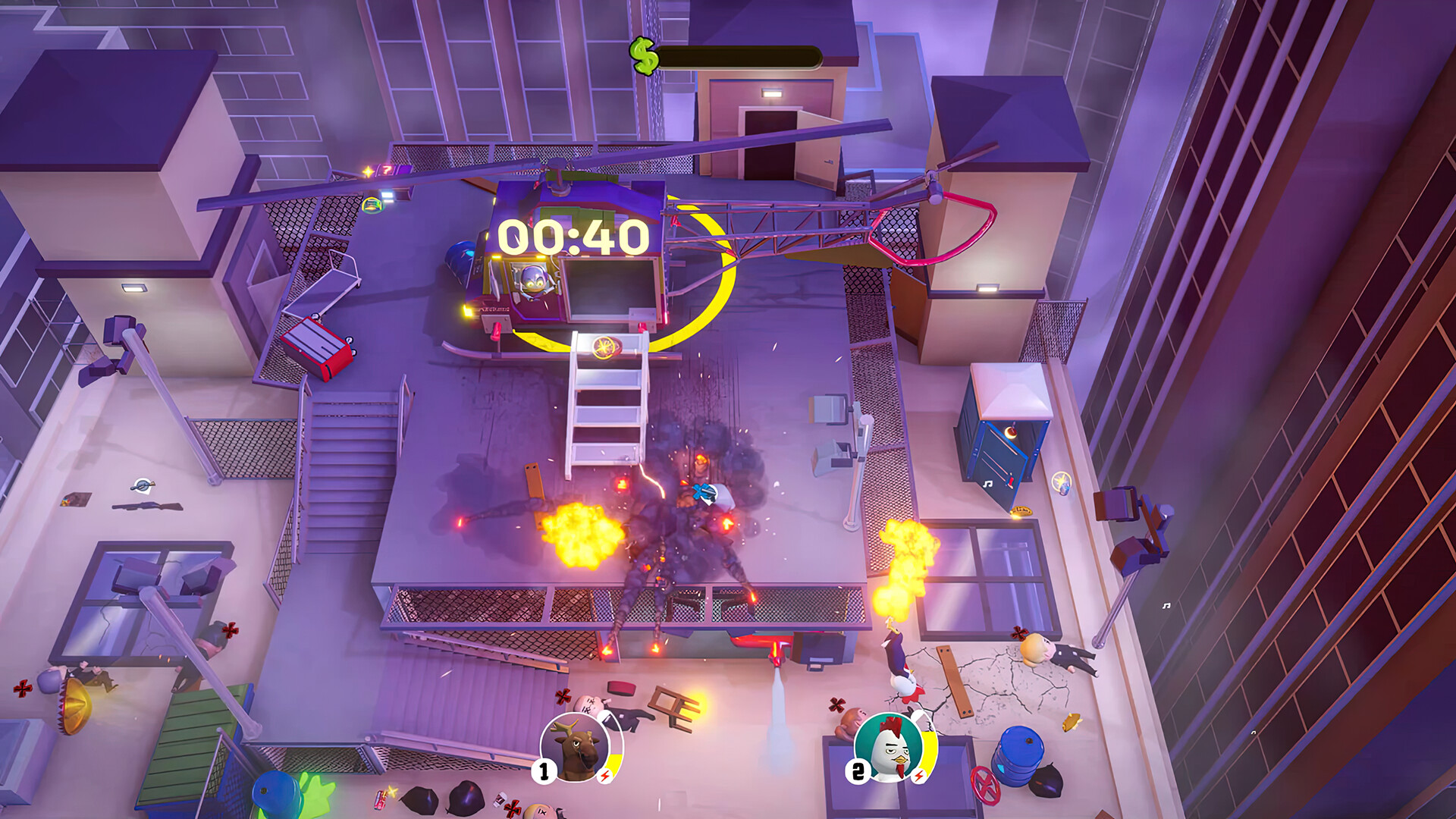
Task: Click the pink question mark sign
Action: [x=387, y=170]
